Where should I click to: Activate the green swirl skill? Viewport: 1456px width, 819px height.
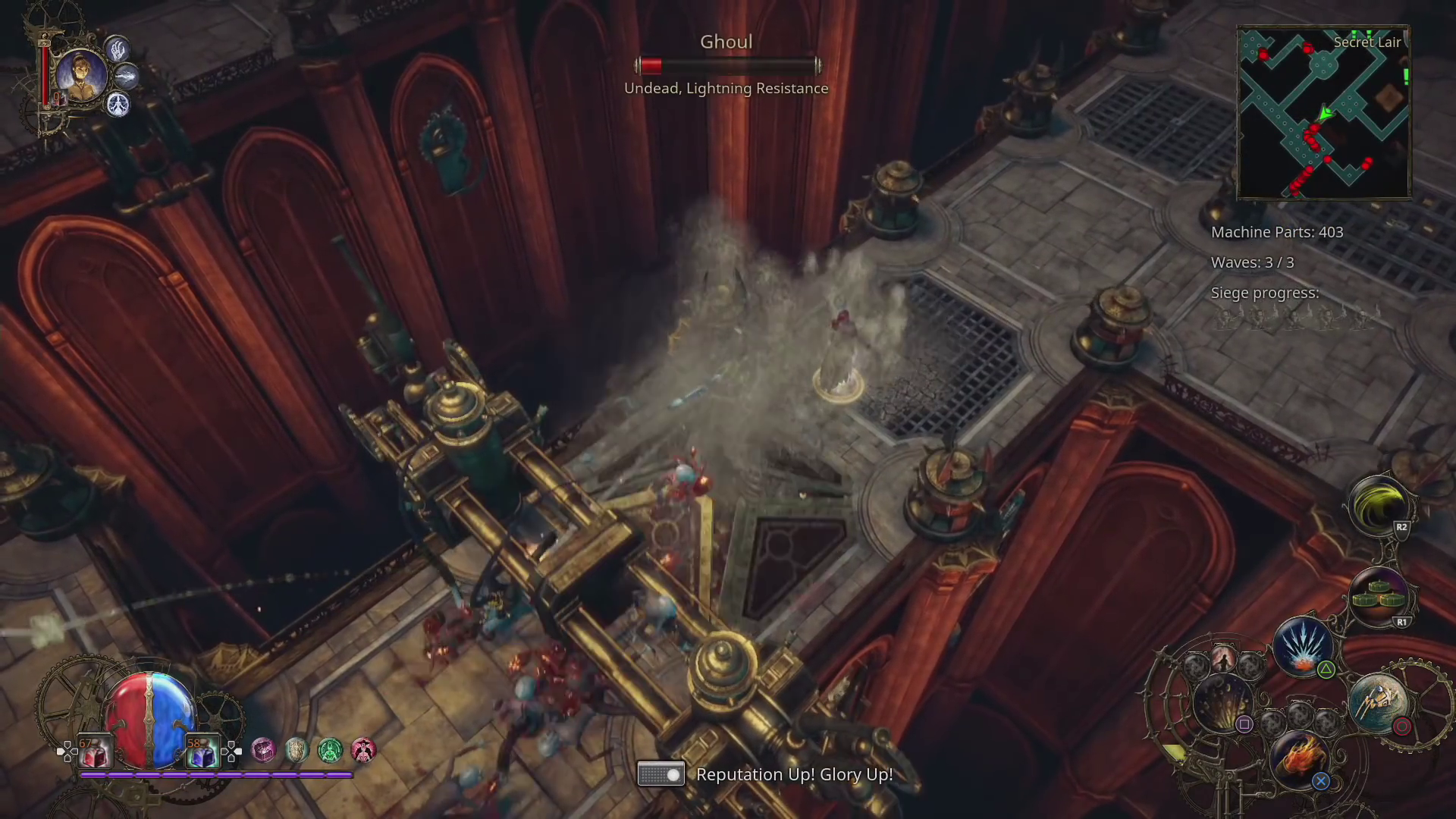click(1378, 506)
